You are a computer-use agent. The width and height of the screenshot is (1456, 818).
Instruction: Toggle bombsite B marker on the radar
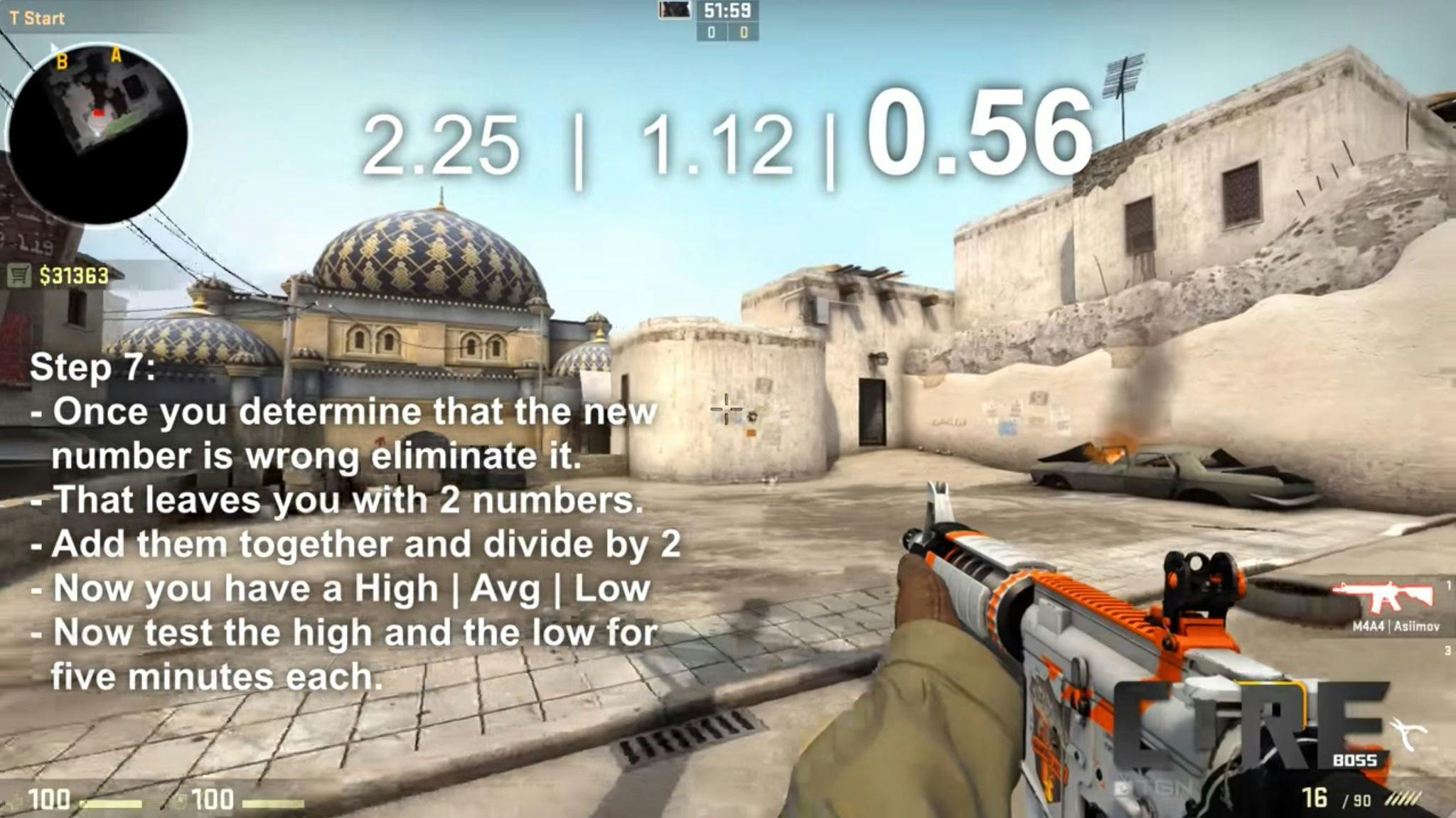pyautogui.click(x=63, y=60)
